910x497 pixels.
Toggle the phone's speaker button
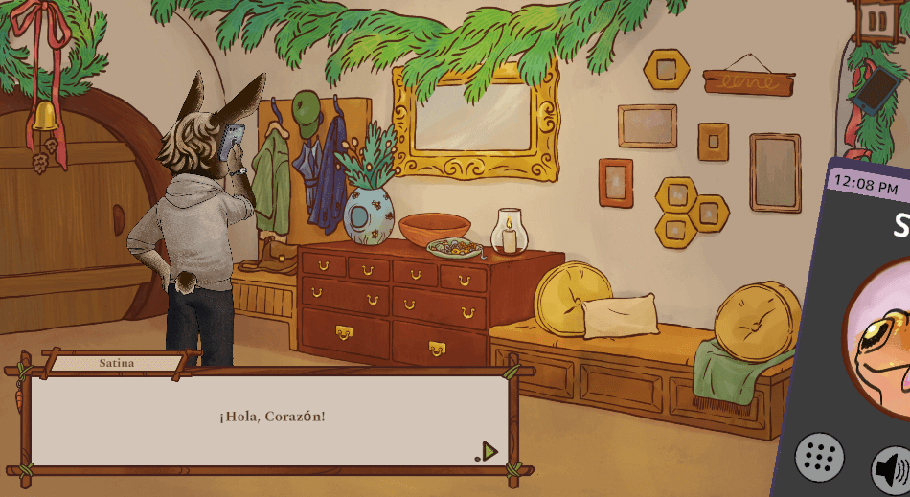891,469
